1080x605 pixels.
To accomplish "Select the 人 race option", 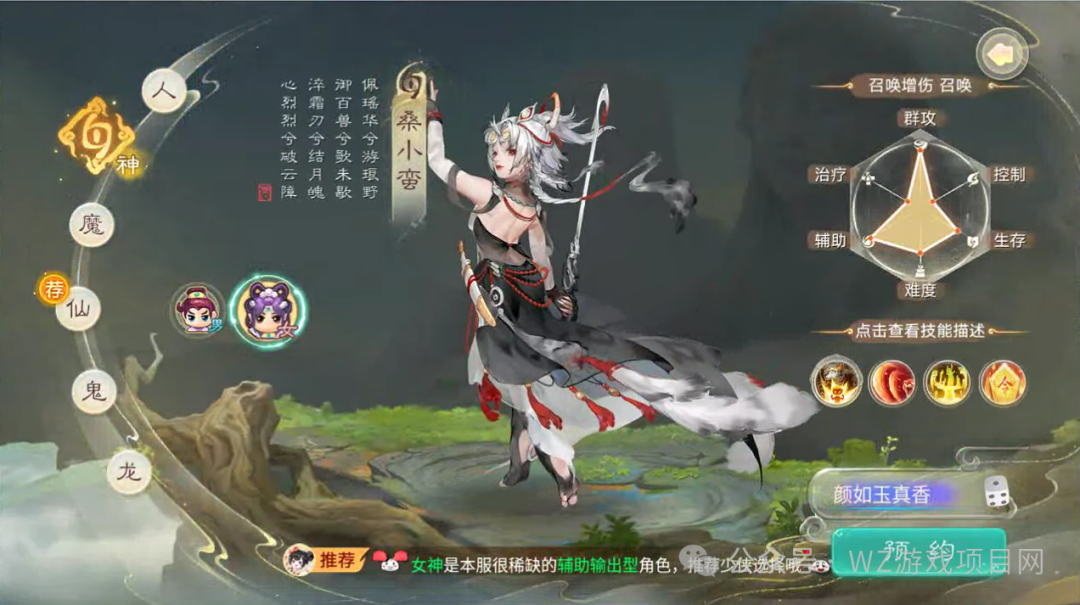I will [164, 90].
